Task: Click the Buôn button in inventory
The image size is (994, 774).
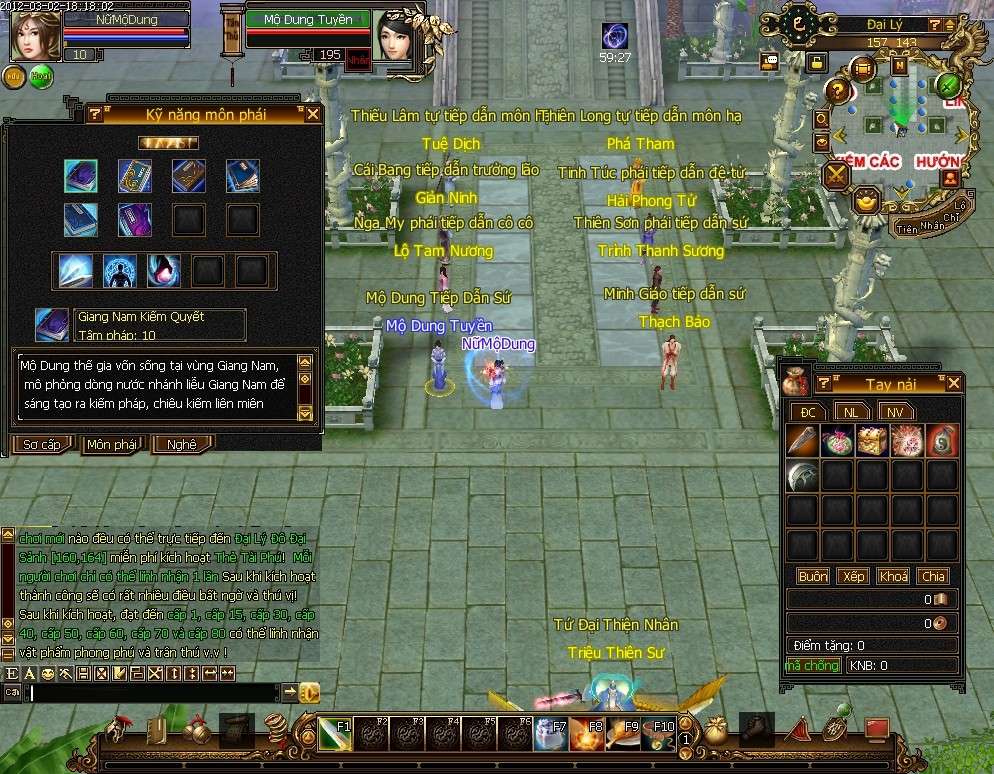Action: 812,576
